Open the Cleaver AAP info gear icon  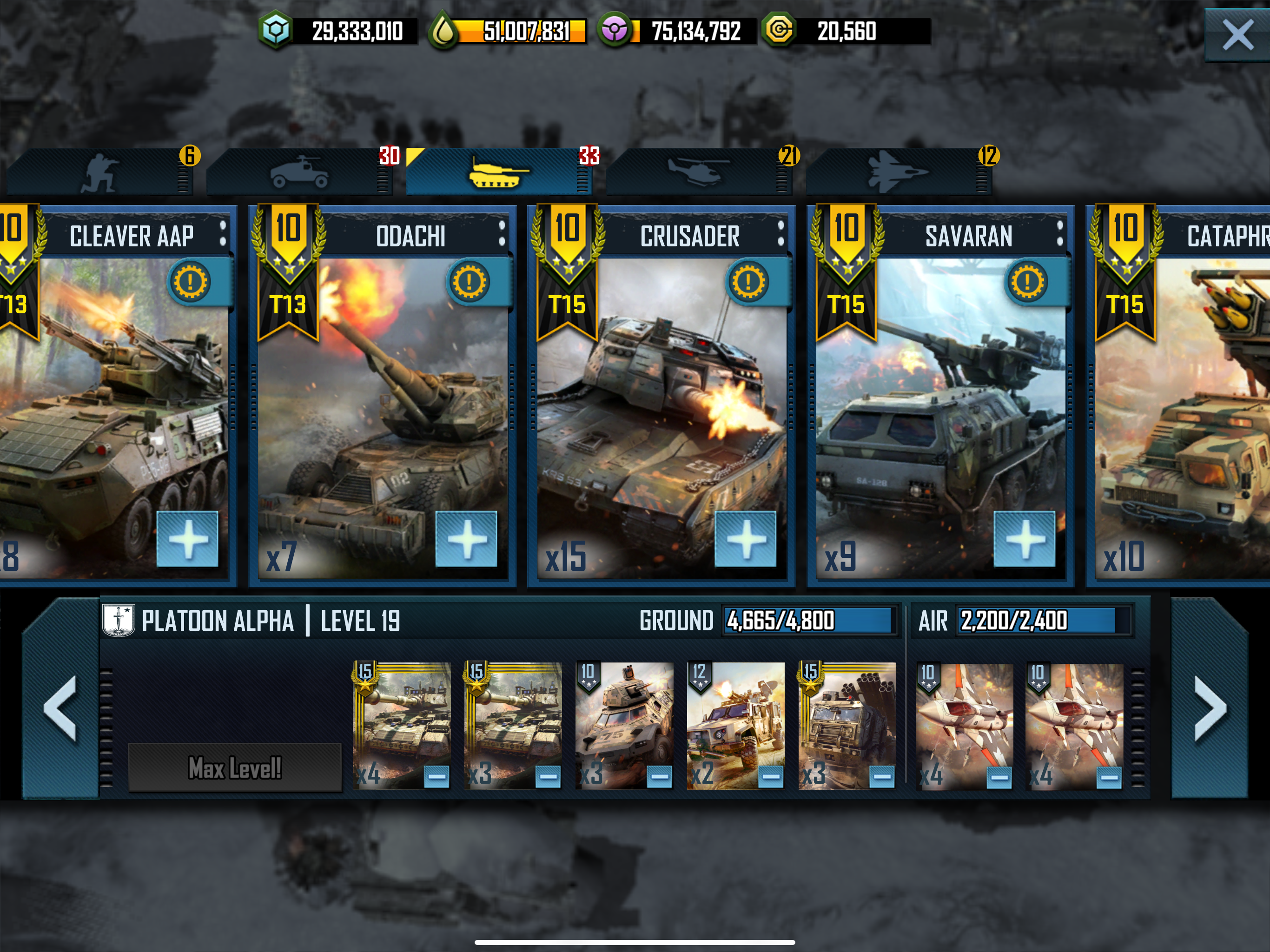coord(190,281)
